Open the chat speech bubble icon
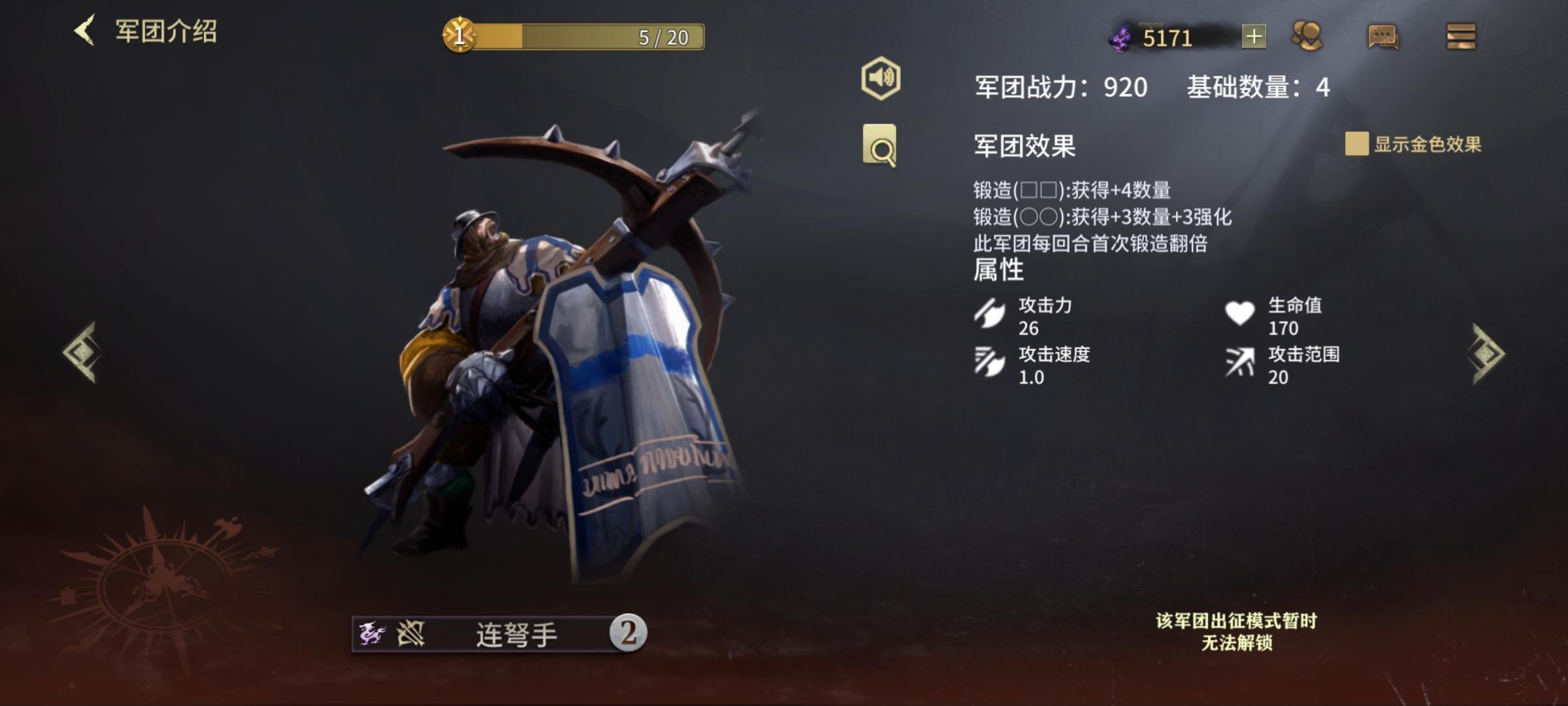Viewport: 1568px width, 706px height. [1382, 37]
